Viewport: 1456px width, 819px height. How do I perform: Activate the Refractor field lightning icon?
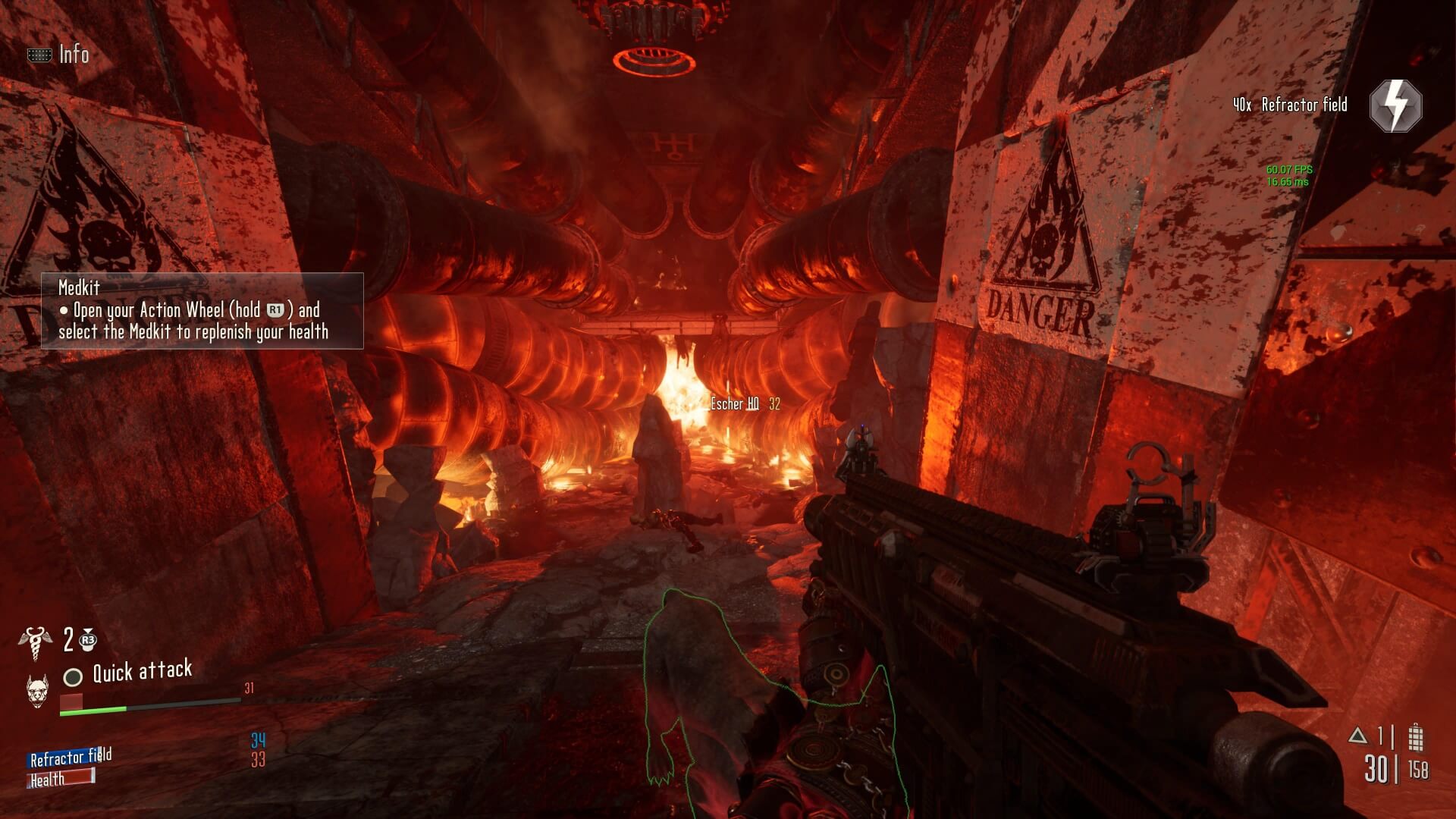click(x=1395, y=106)
